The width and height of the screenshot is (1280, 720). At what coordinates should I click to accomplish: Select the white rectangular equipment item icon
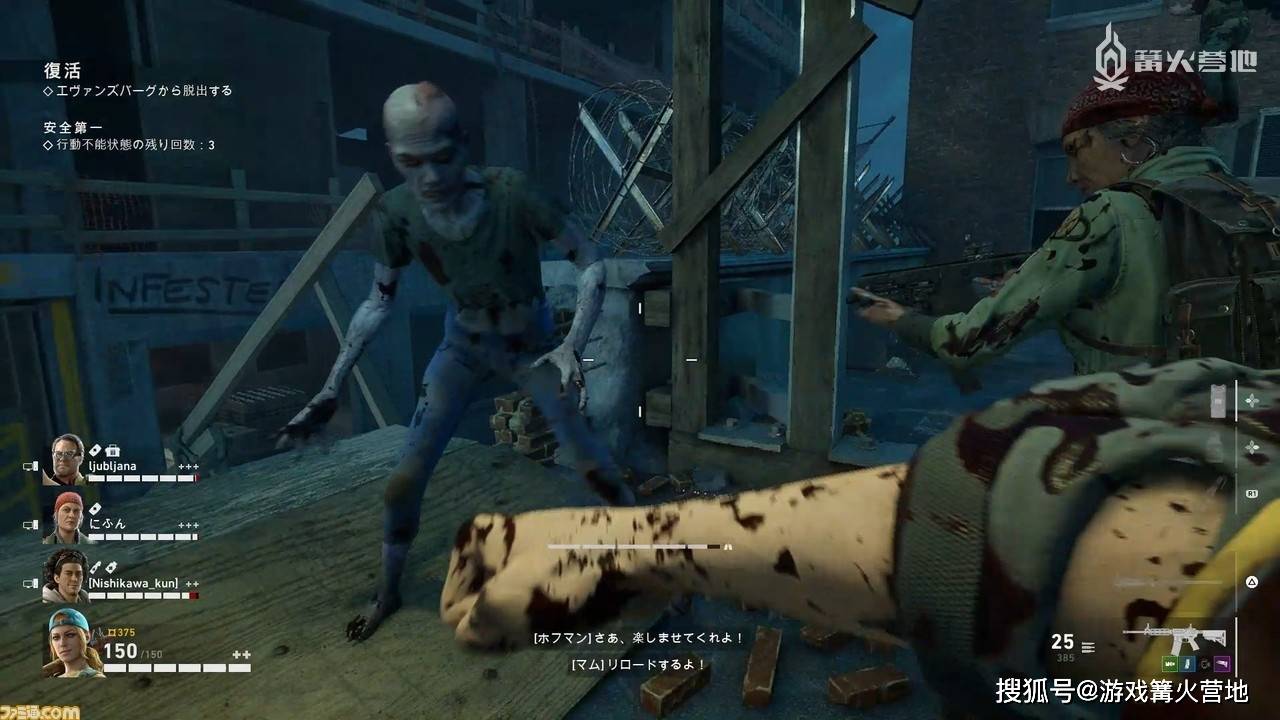[x=1217, y=401]
